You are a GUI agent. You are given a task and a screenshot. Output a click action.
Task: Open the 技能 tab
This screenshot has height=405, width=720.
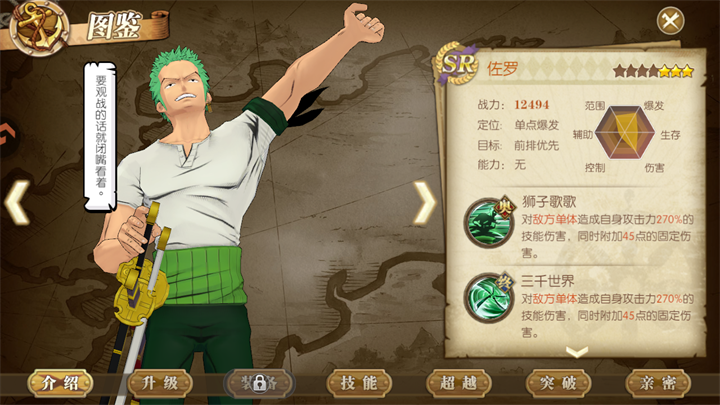[359, 383]
